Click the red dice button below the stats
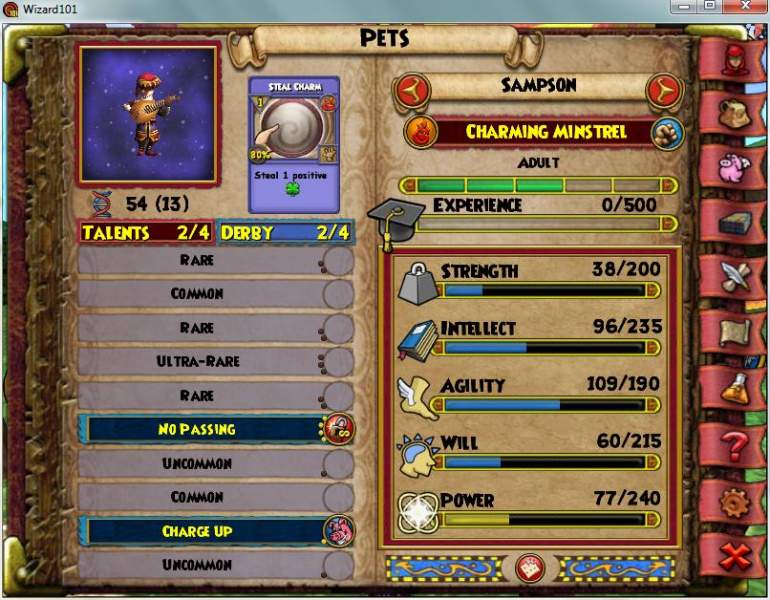This screenshot has width=770, height=600. coord(530,568)
